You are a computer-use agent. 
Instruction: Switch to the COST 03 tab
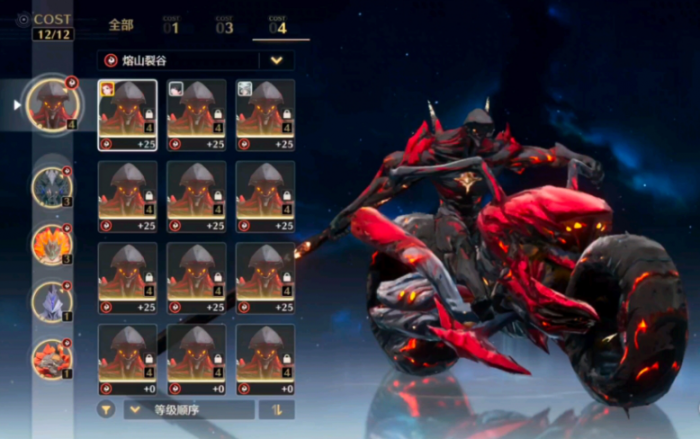(x=224, y=26)
